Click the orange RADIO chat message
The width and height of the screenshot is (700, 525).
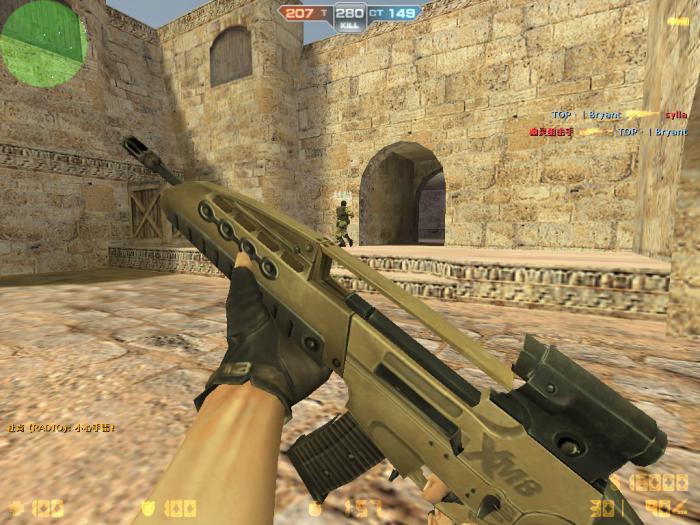coord(62,427)
